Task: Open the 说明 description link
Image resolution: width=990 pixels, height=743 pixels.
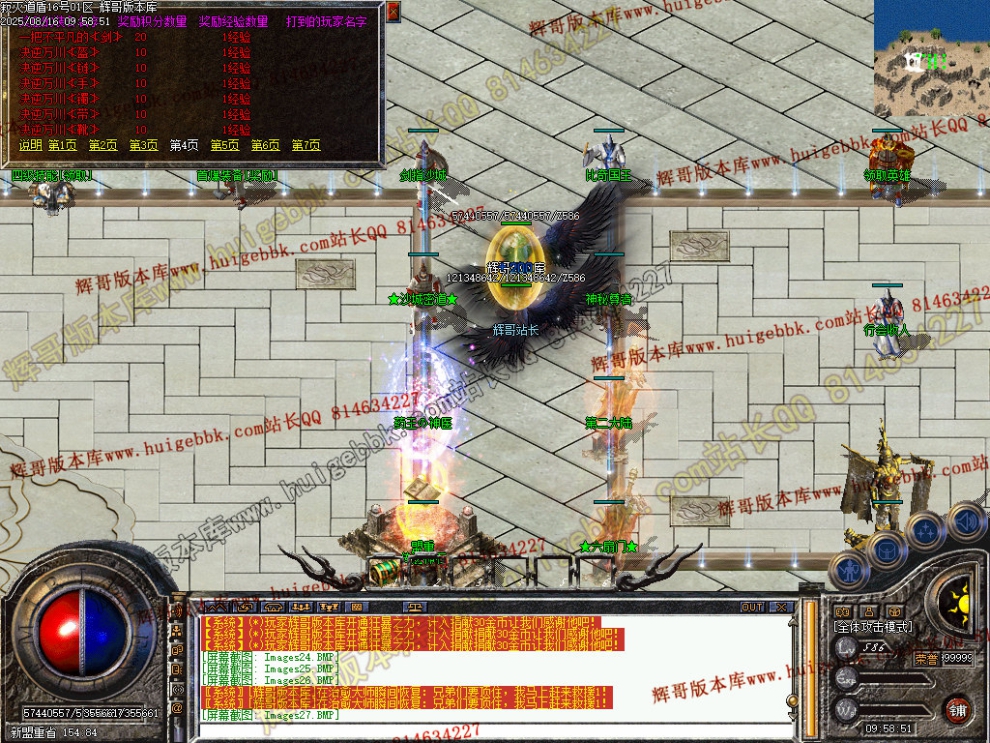Action: point(30,145)
